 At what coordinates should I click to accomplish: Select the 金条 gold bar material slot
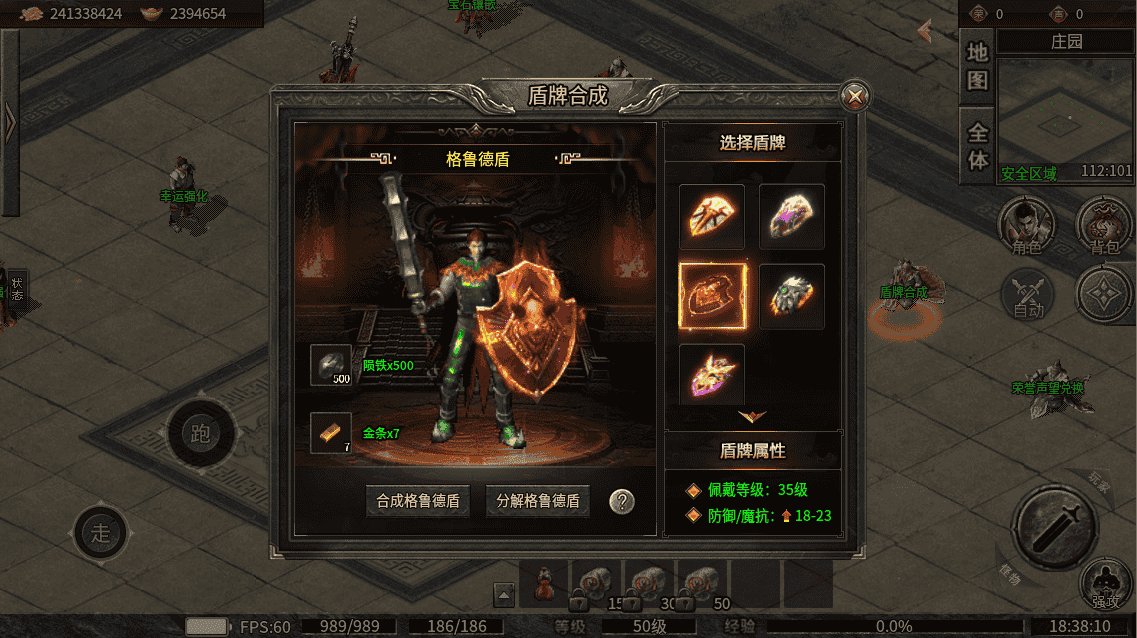331,433
